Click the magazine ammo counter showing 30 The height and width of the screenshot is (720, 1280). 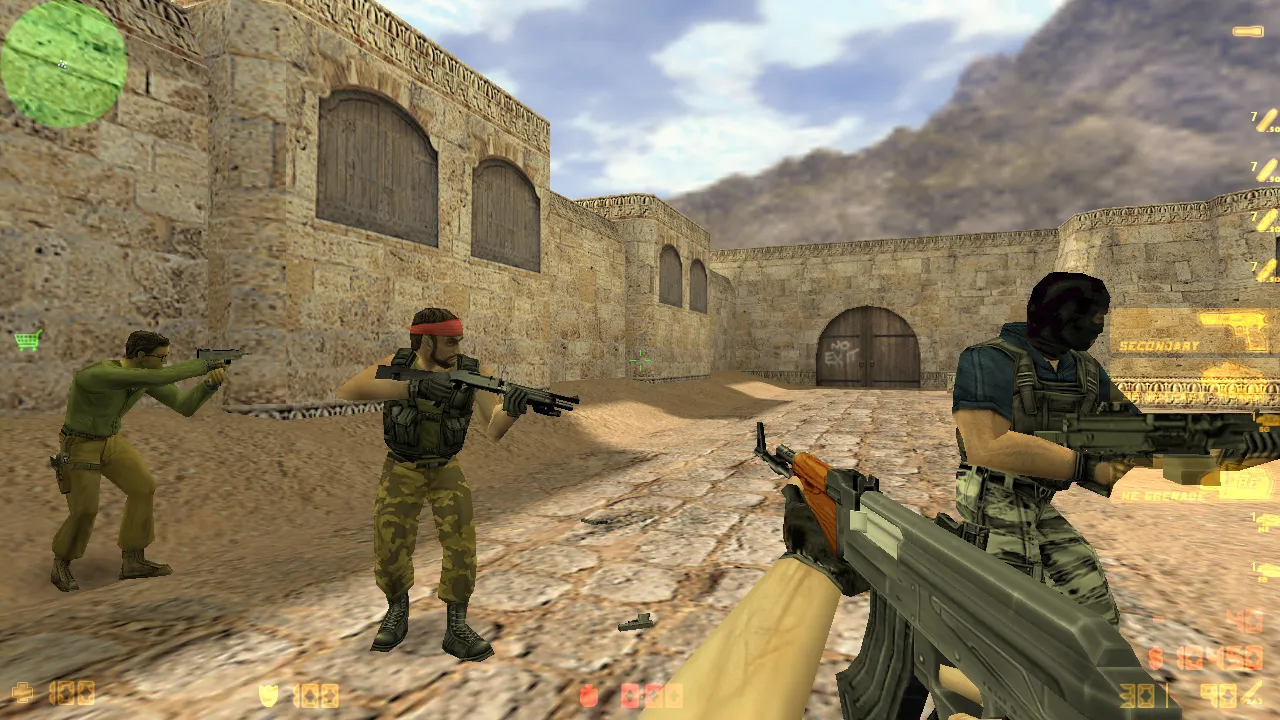pyautogui.click(x=1135, y=694)
